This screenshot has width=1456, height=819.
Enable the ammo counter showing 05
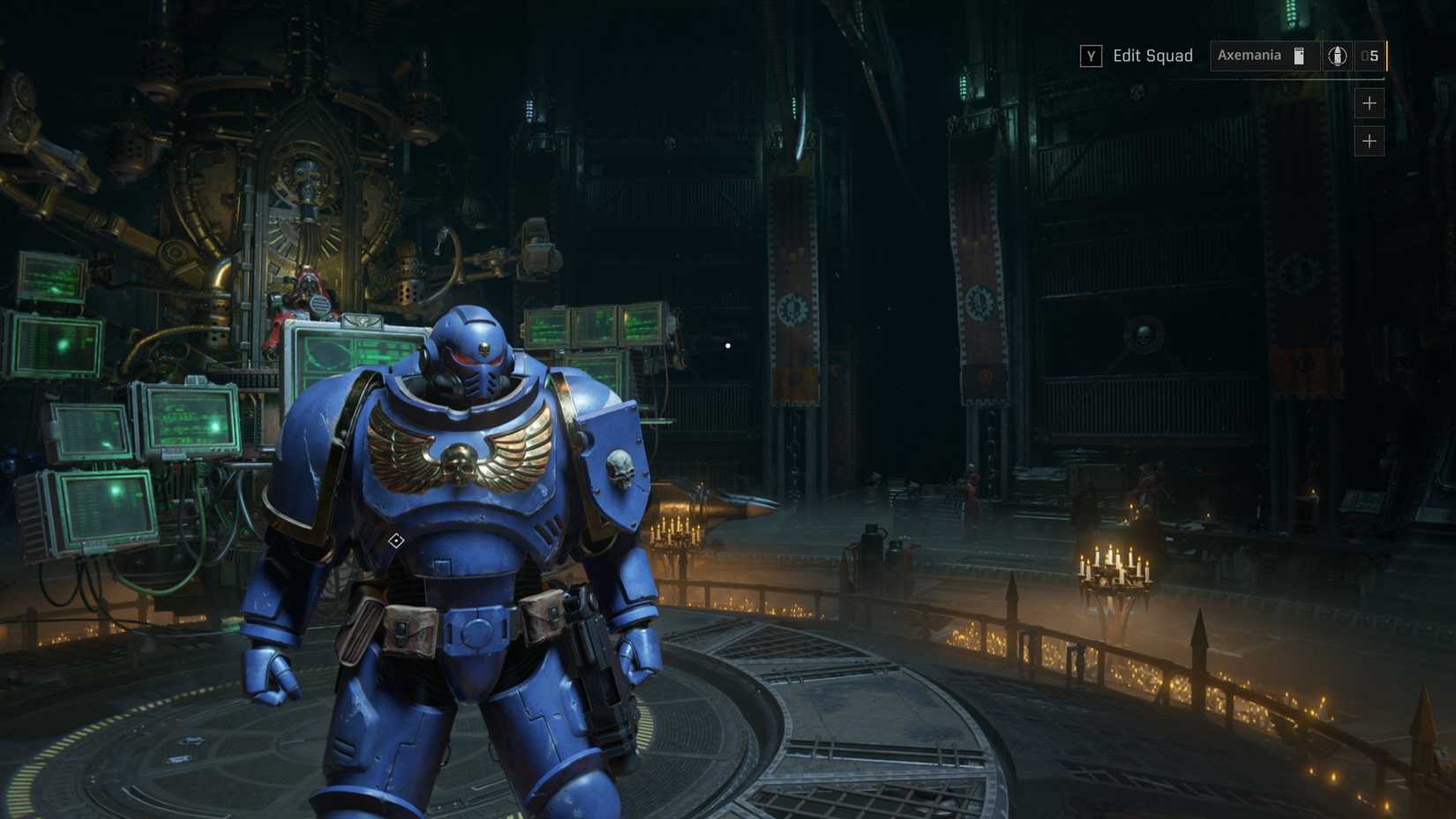click(1370, 55)
